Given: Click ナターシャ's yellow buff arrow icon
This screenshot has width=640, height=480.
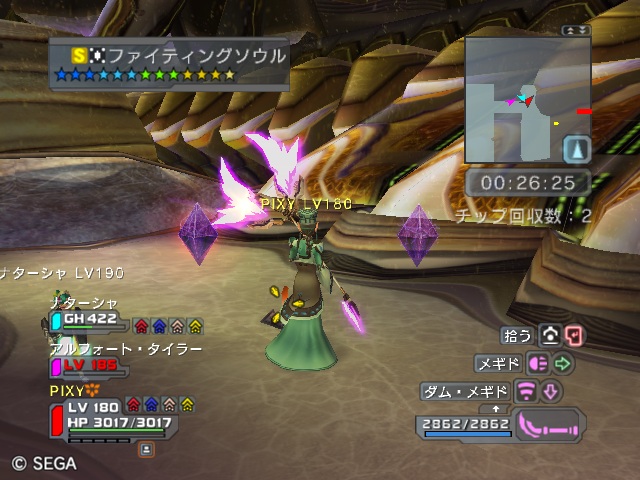Looking at the screenshot, I should pyautogui.click(x=196, y=326).
